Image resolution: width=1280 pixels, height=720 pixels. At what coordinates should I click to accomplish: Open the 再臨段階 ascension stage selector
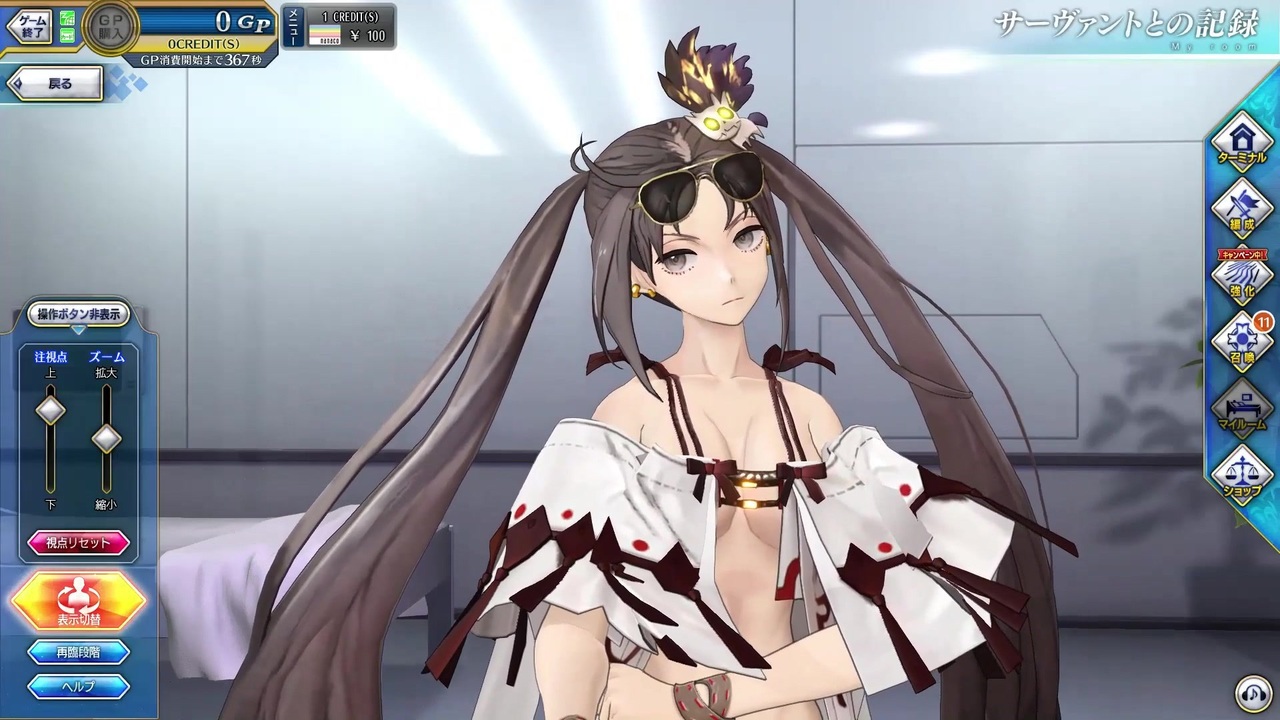78,650
